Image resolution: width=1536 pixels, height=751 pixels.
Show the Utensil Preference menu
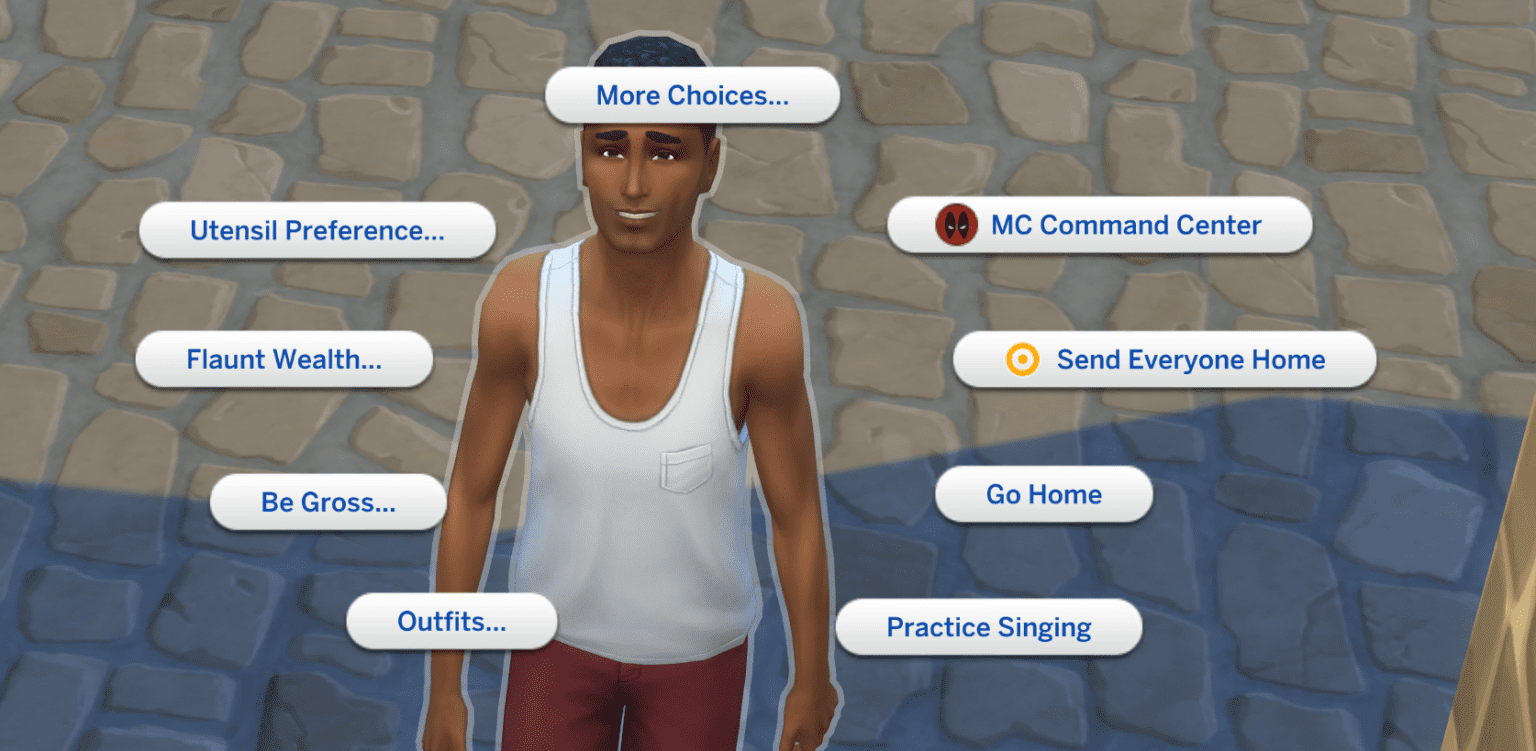pyautogui.click(x=316, y=230)
